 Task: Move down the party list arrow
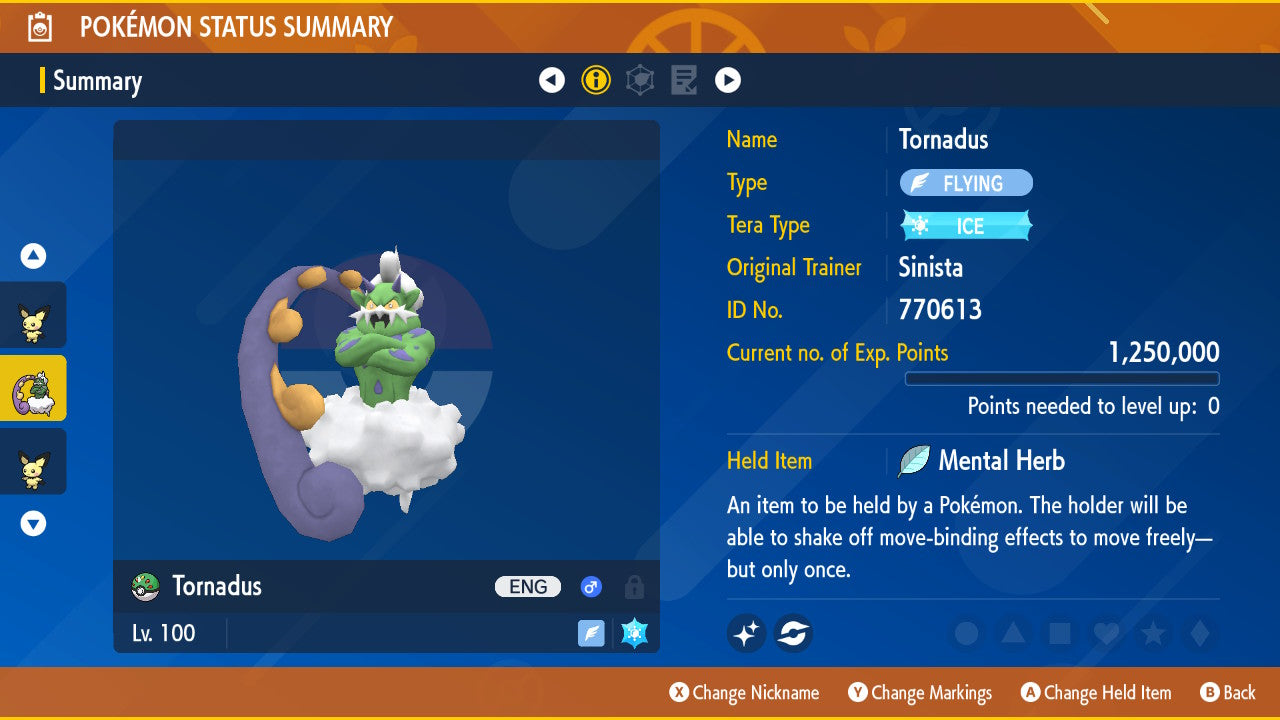point(33,523)
